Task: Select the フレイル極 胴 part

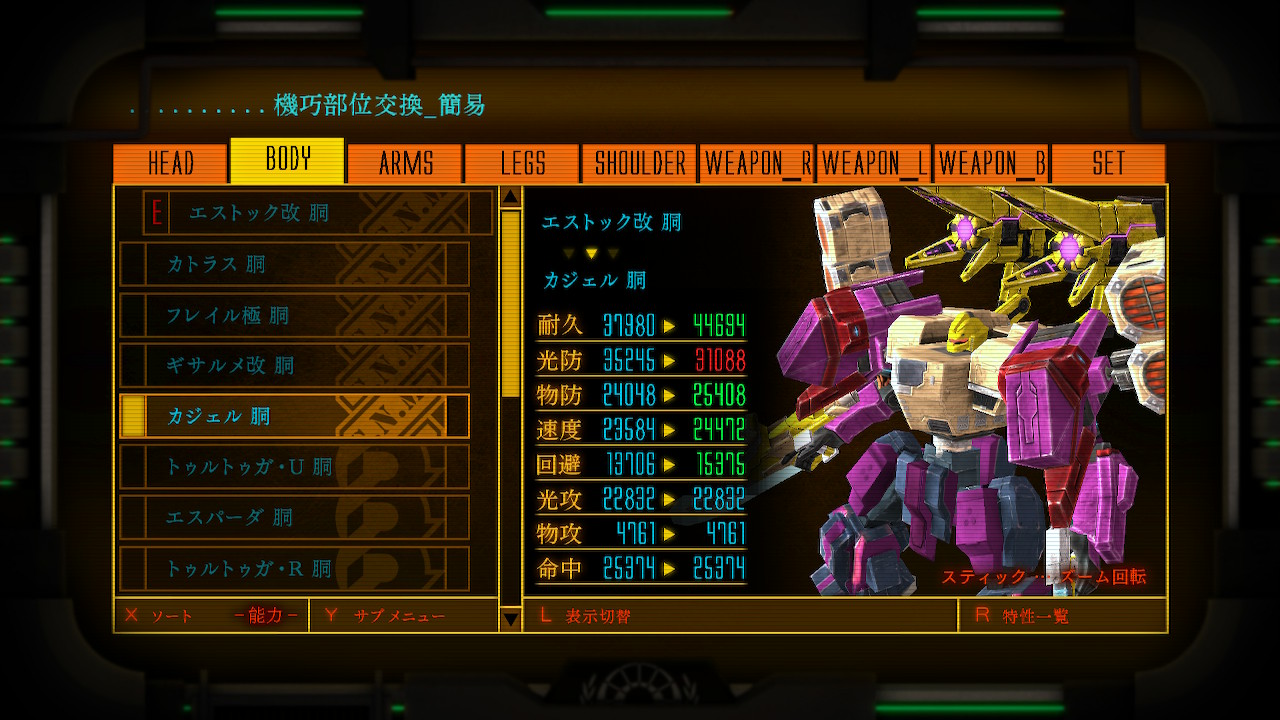Action: (x=294, y=315)
